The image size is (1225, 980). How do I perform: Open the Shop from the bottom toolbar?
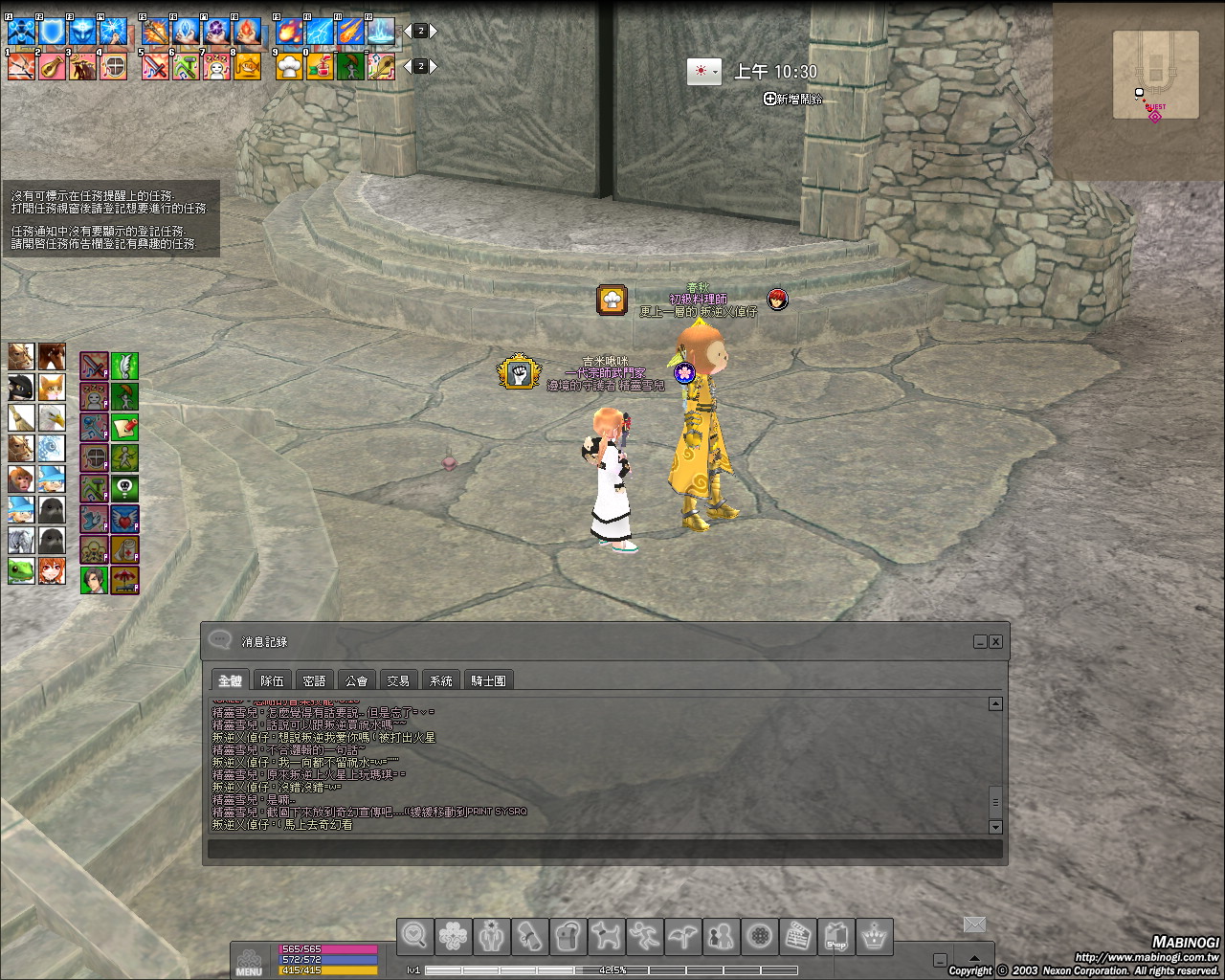tap(835, 936)
